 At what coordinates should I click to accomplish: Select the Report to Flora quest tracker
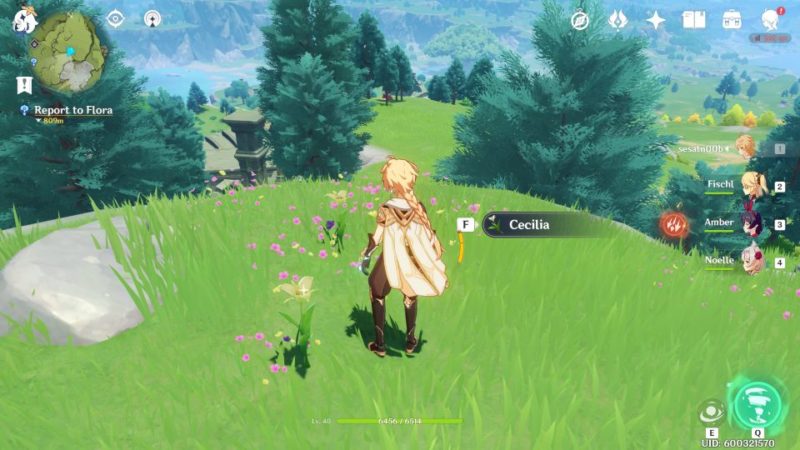point(72,110)
